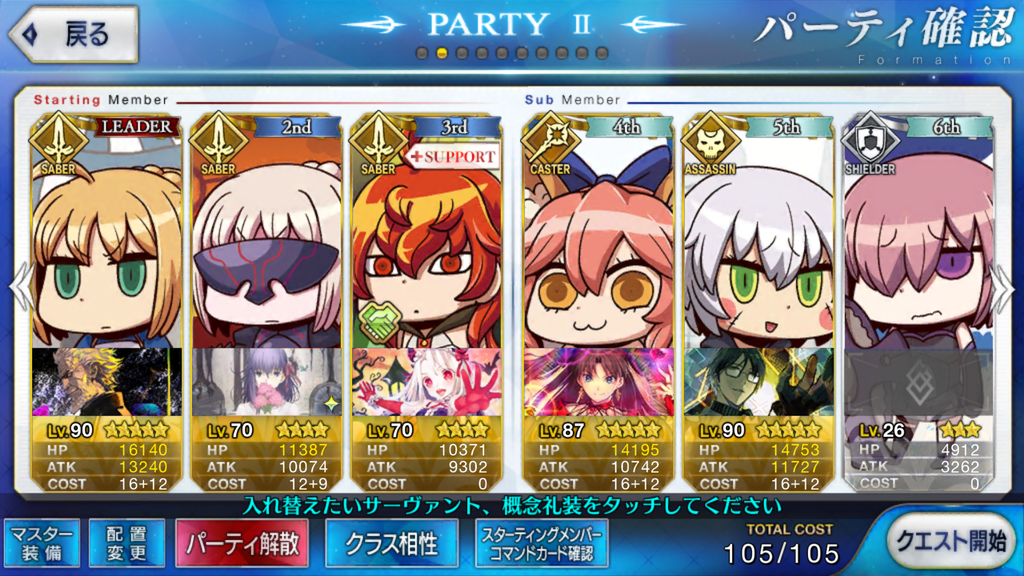Change the Caster's craft essence

(599, 382)
